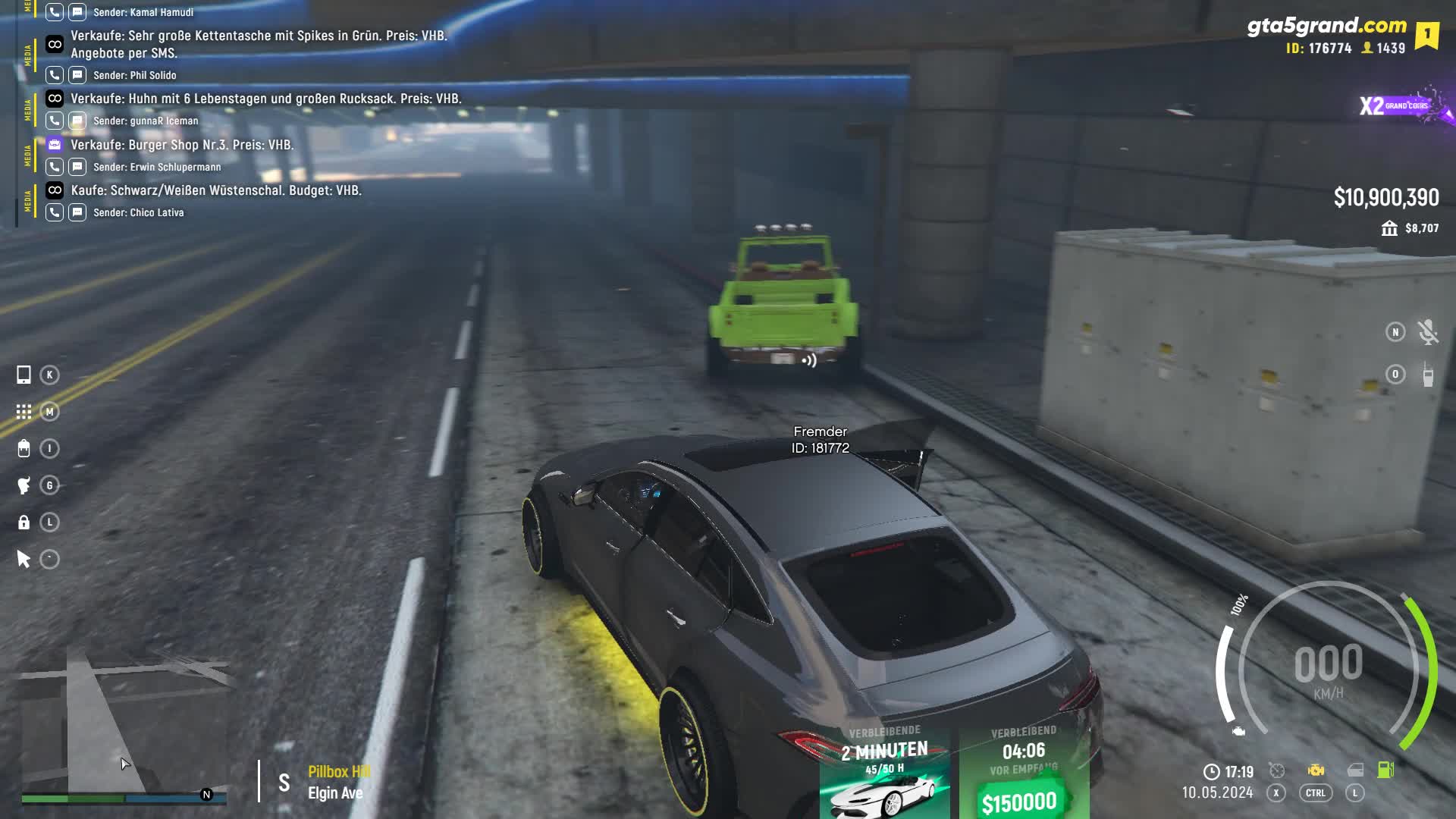Click the head silhouette interaction icon
Image resolution: width=1456 pixels, height=819 pixels.
[x=24, y=485]
